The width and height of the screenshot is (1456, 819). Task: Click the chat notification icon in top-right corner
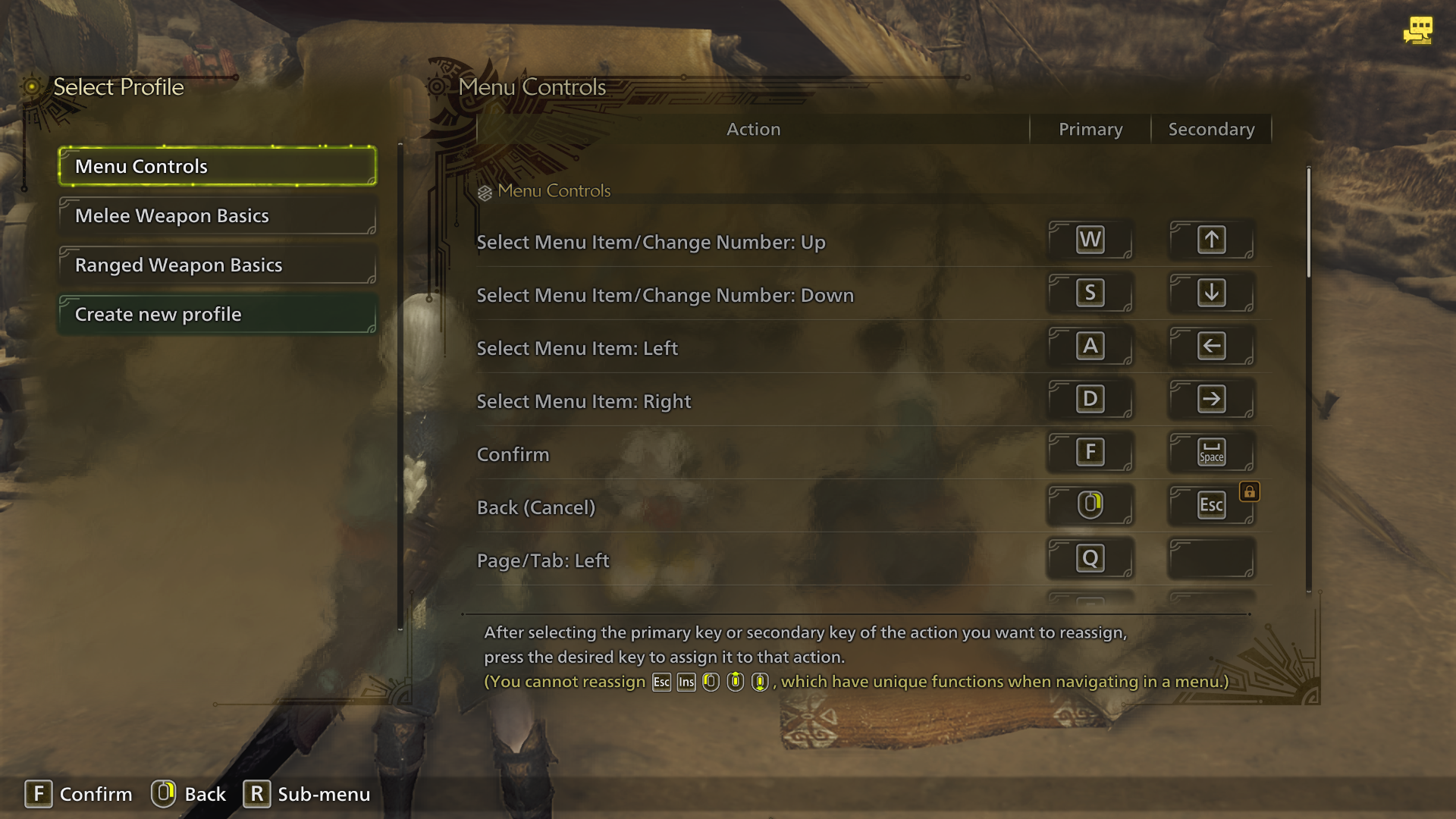pyautogui.click(x=1418, y=30)
